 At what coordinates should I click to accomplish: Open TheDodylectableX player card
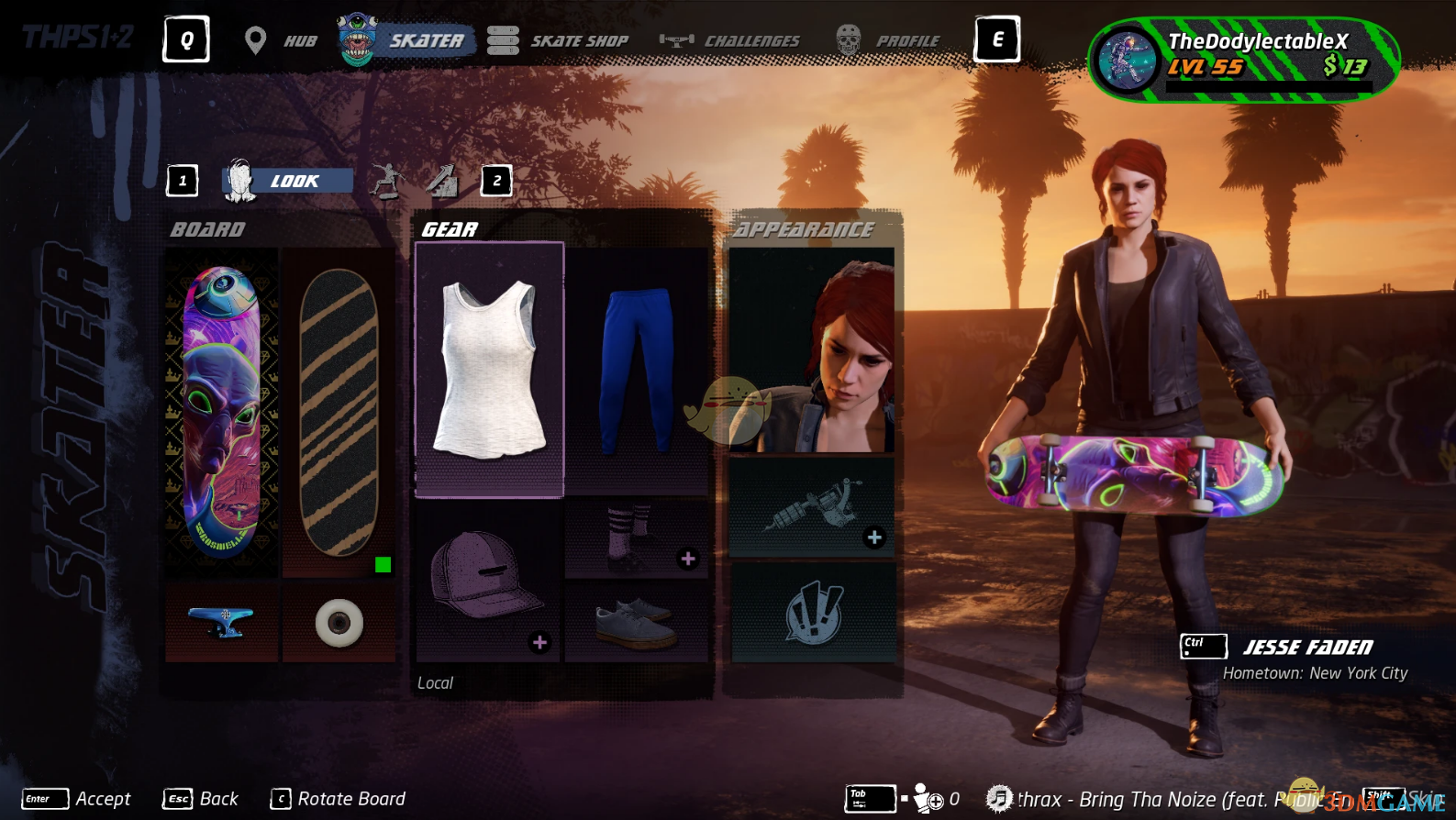pyautogui.click(x=1243, y=60)
